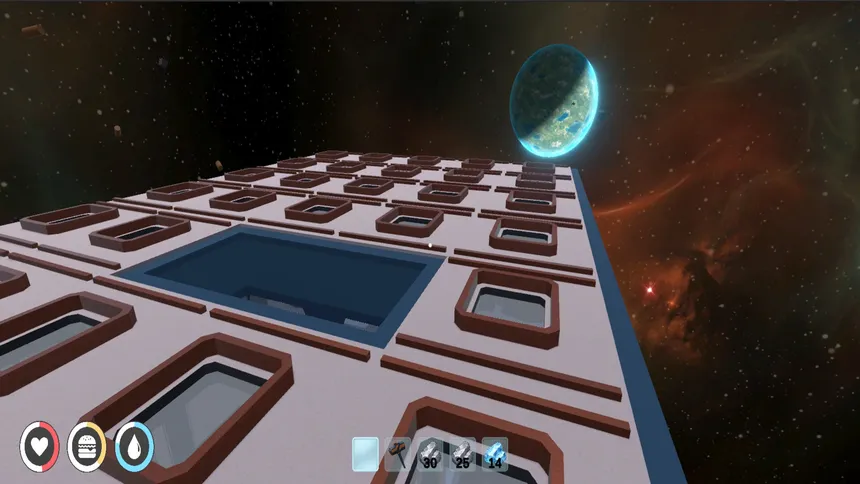Equip the hammer from the hotbar
This screenshot has width=860, height=484.
click(x=397, y=454)
